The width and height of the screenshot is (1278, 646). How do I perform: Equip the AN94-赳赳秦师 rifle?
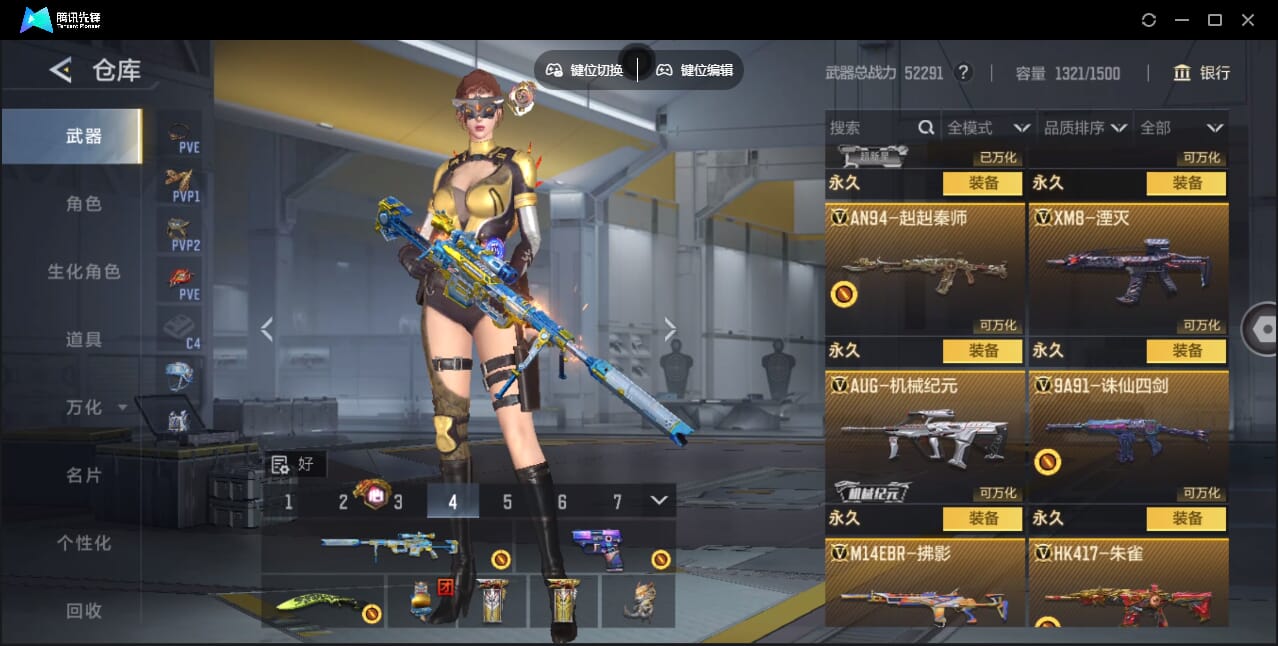tap(982, 351)
